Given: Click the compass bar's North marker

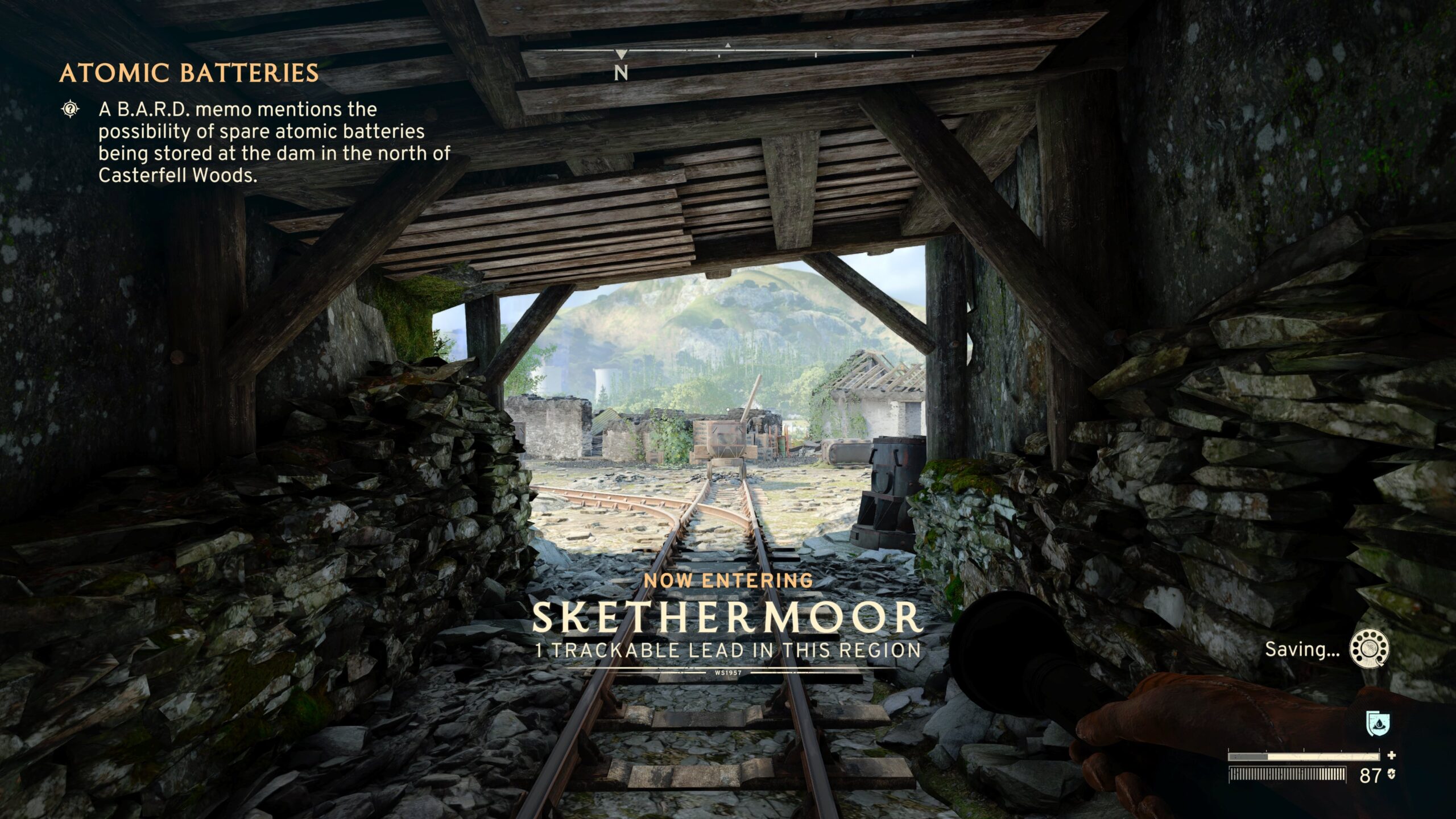Looking at the screenshot, I should tap(621, 73).
